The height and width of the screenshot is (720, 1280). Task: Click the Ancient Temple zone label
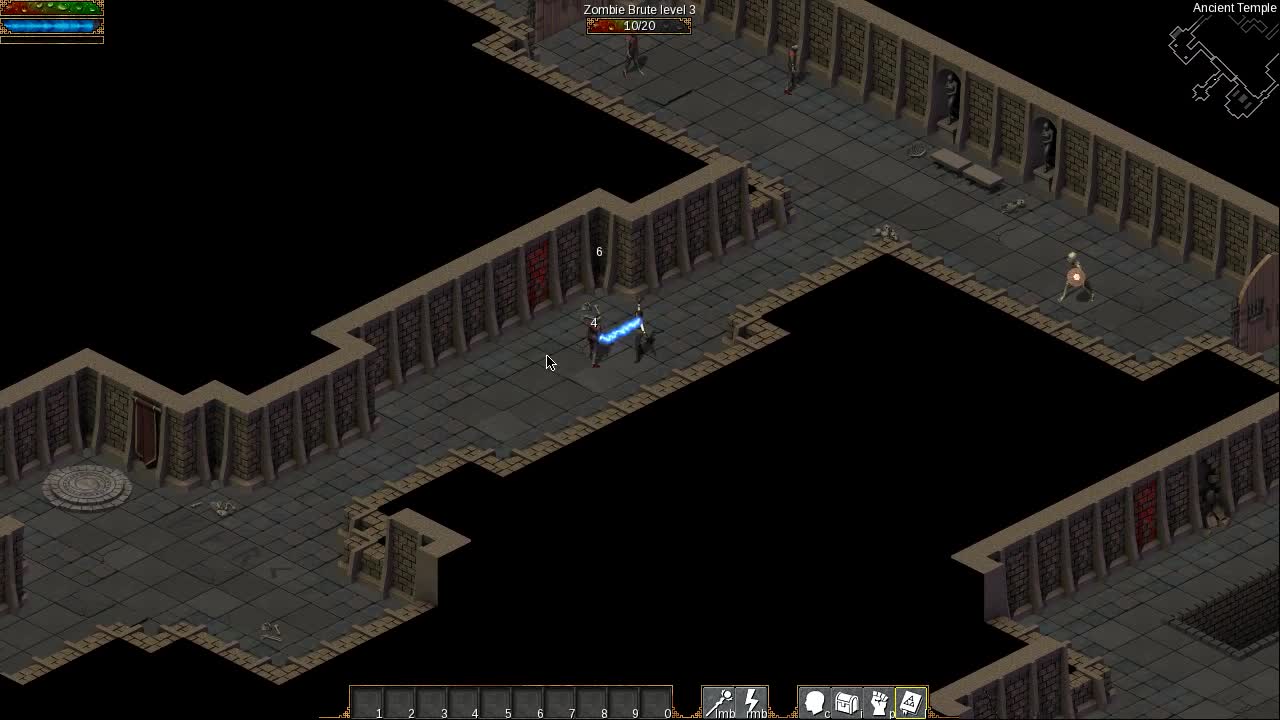(x=1233, y=8)
